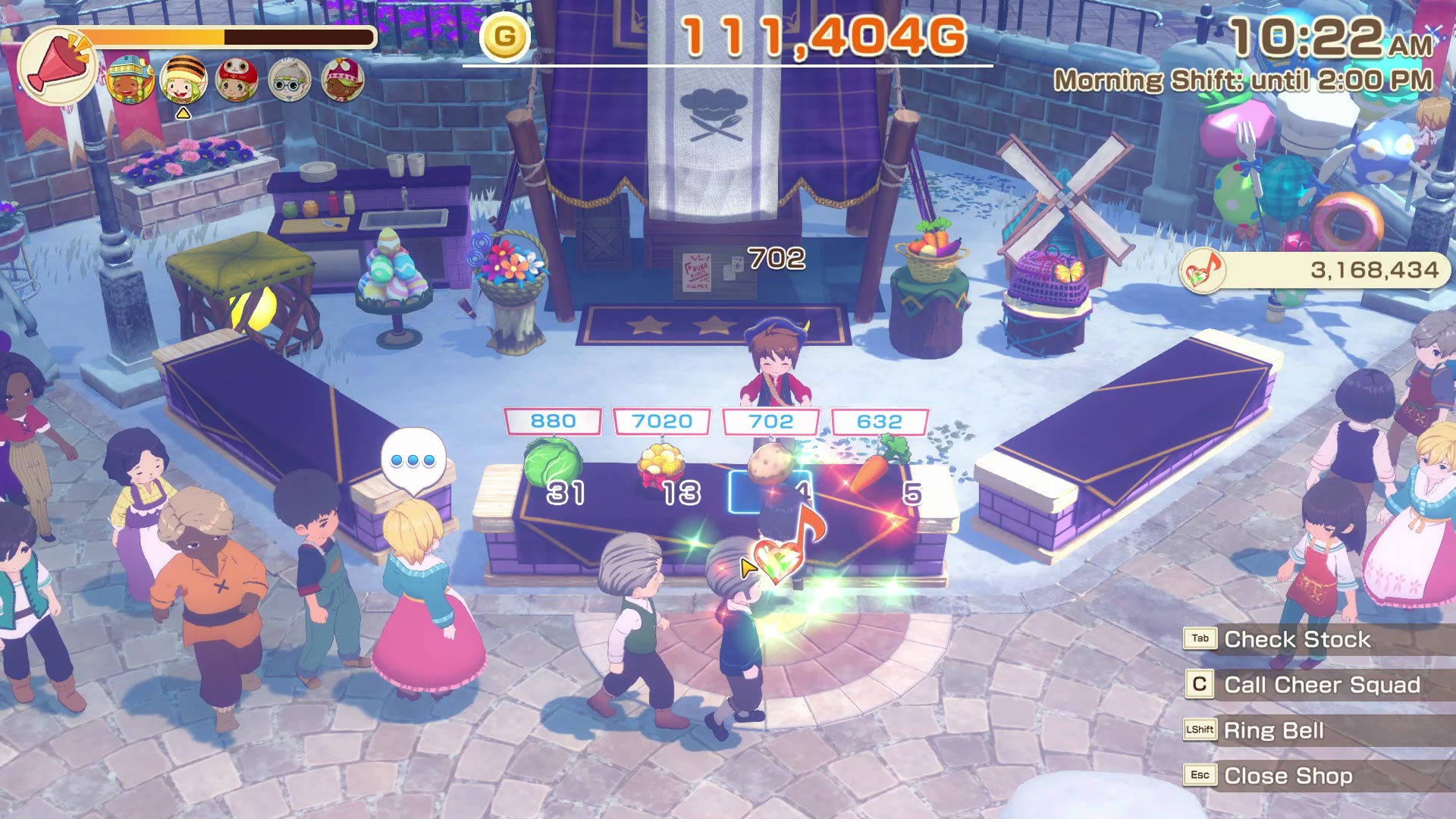Click the gold coin icon
This screenshot has height=819, width=1456.
point(504,36)
